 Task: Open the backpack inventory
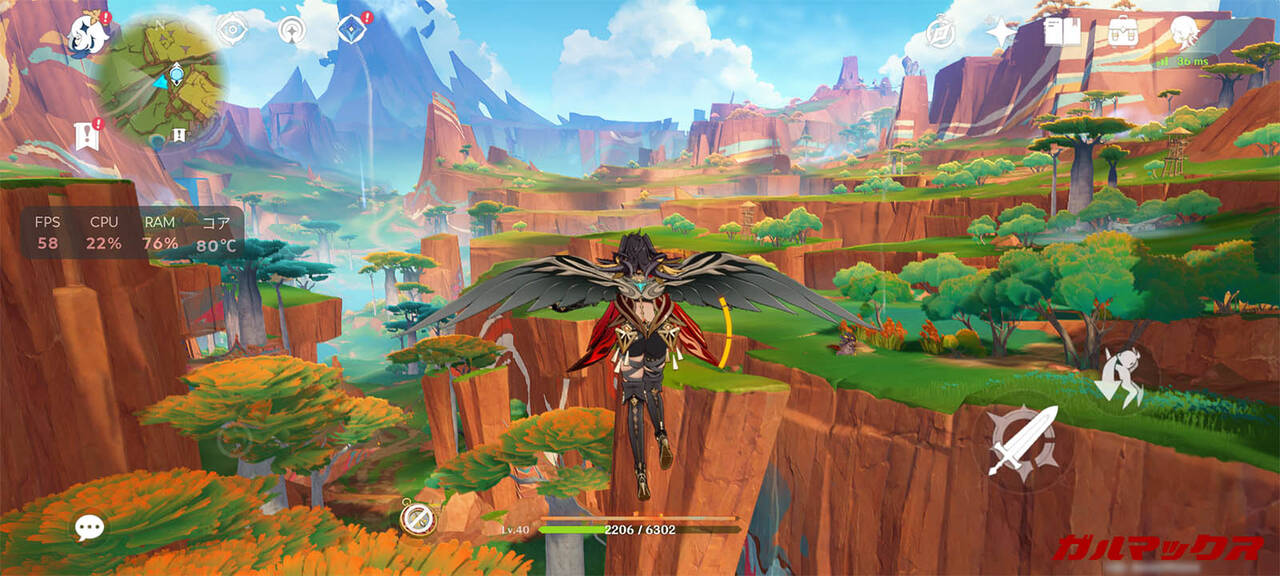[x=1123, y=32]
